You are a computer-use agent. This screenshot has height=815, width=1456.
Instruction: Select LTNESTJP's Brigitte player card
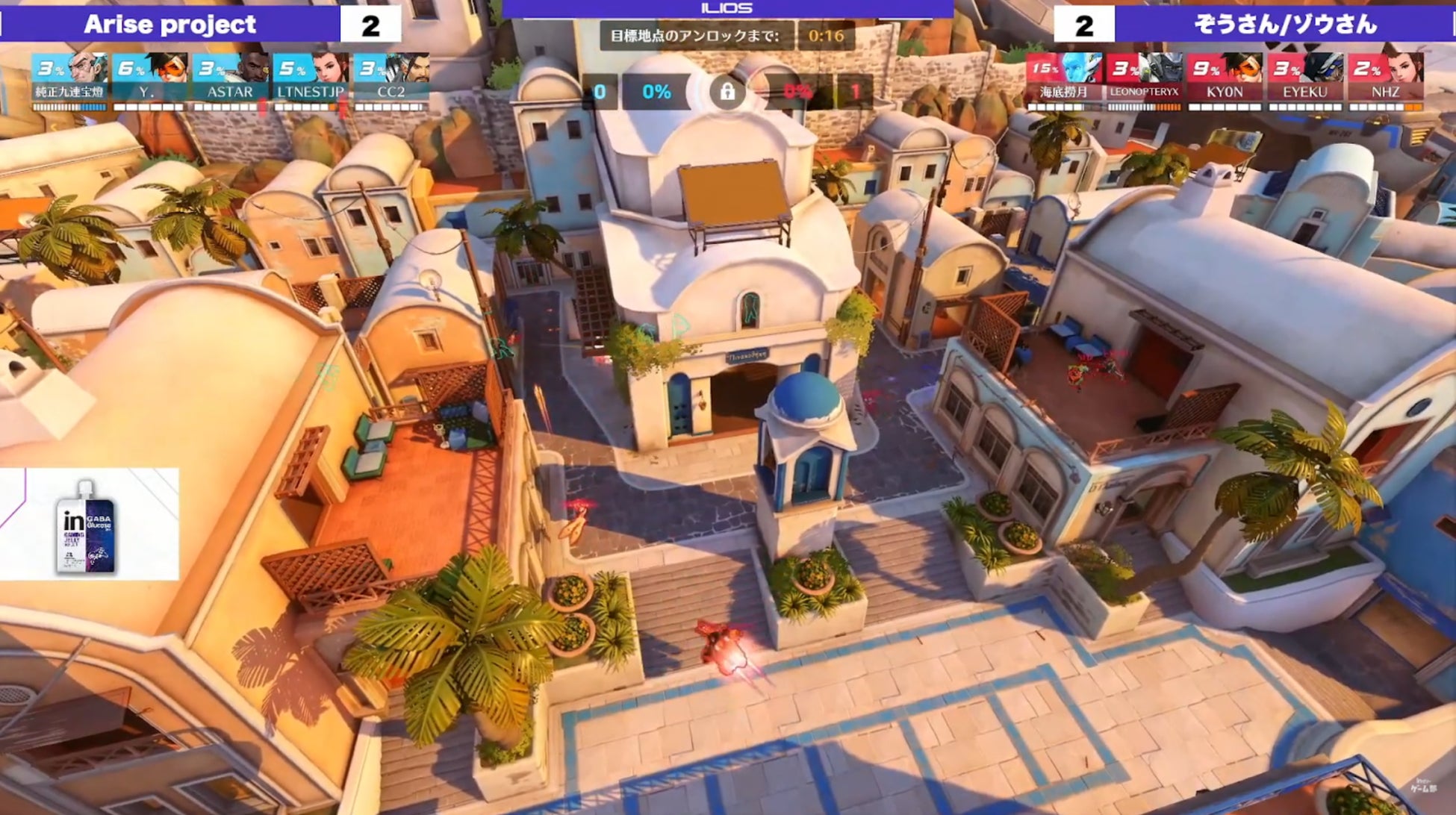click(310, 77)
